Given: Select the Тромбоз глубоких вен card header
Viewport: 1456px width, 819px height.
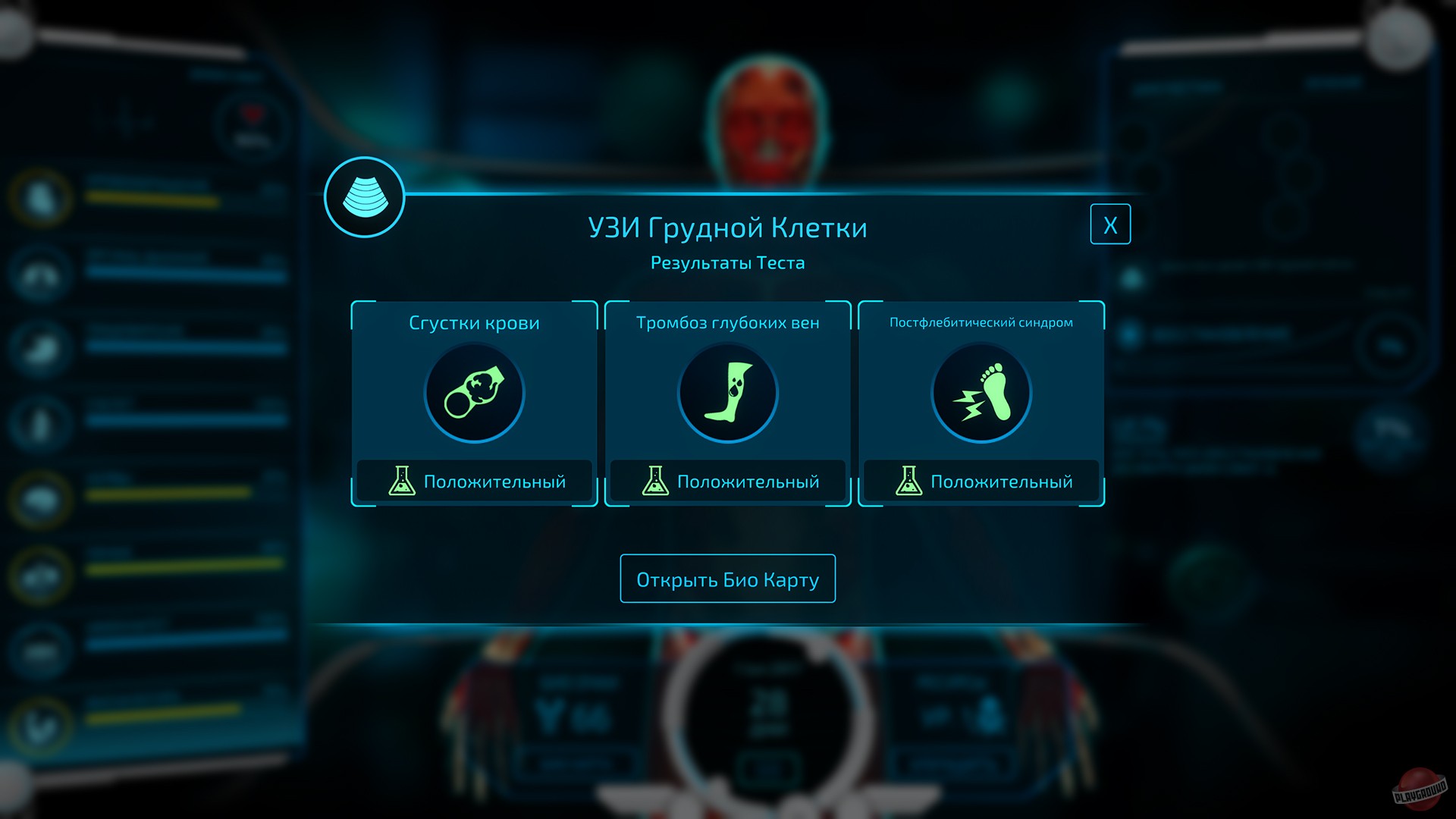Looking at the screenshot, I should [x=727, y=322].
